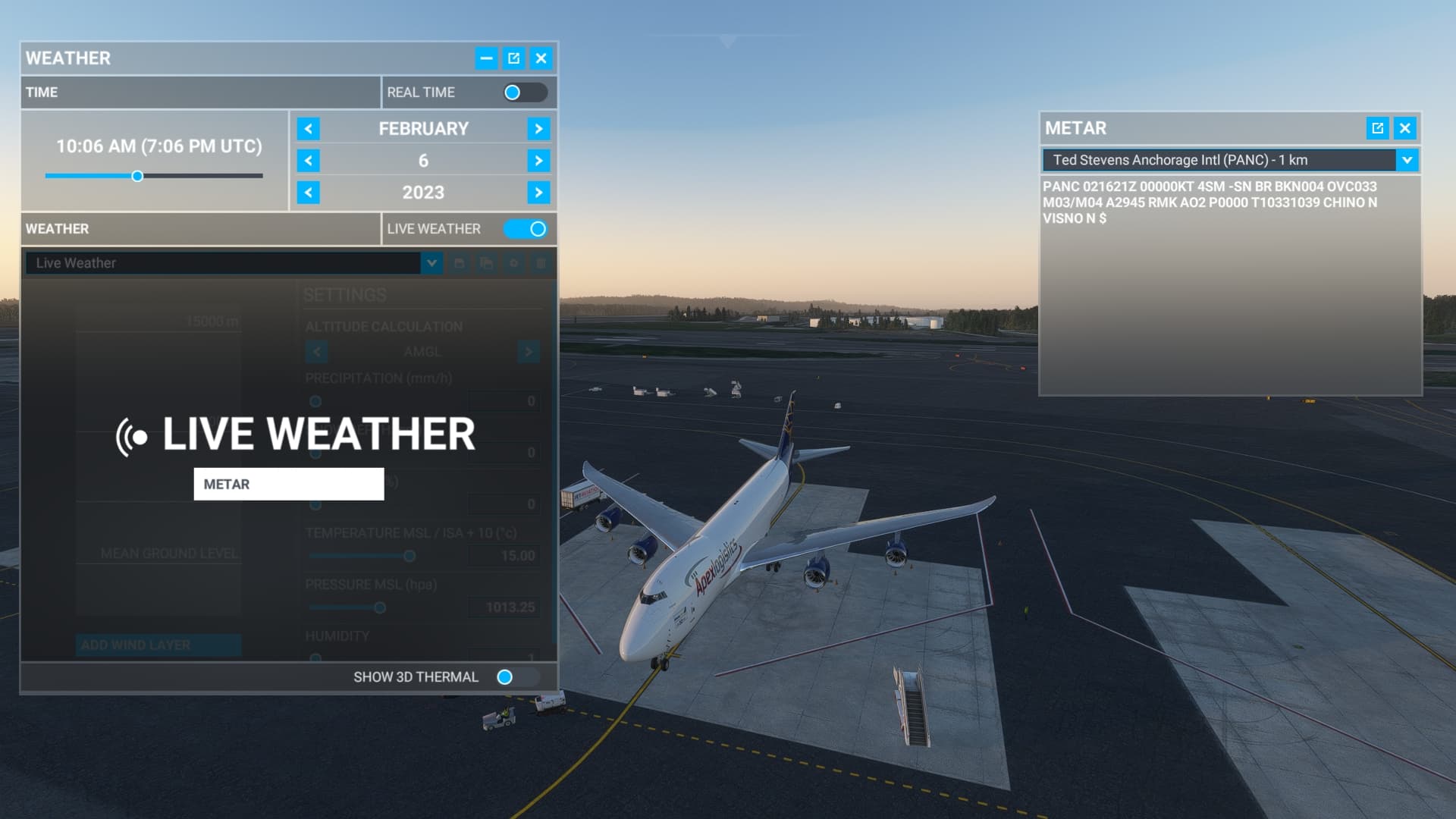Image resolution: width=1456 pixels, height=819 pixels.
Task: Select the AMGL altitude calculation option
Action: (422, 351)
